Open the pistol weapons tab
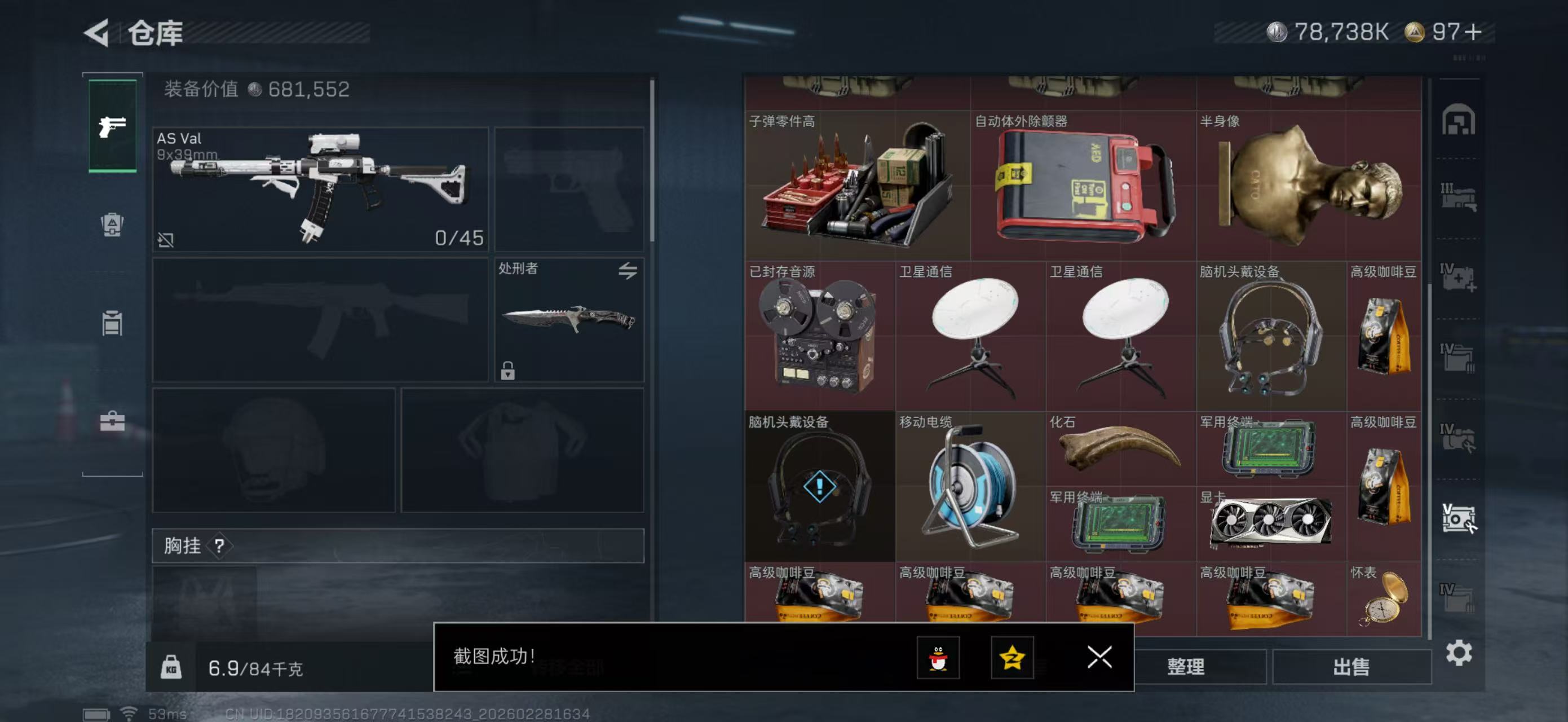Viewport: 1568px width, 722px height. (x=113, y=126)
